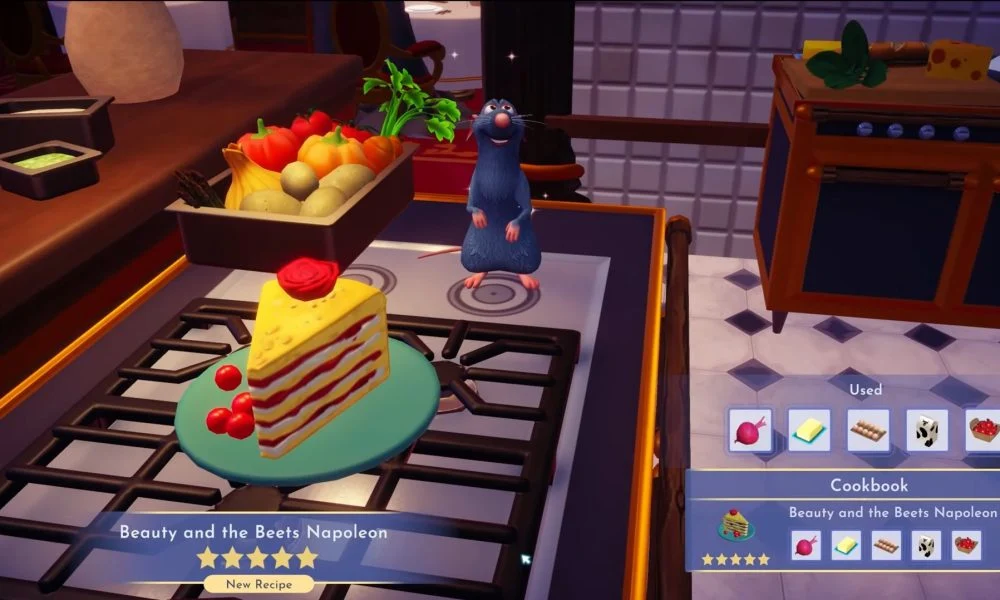Select the butter ingredient in the Cookbook recipe
The image size is (1000, 600).
tap(845, 545)
